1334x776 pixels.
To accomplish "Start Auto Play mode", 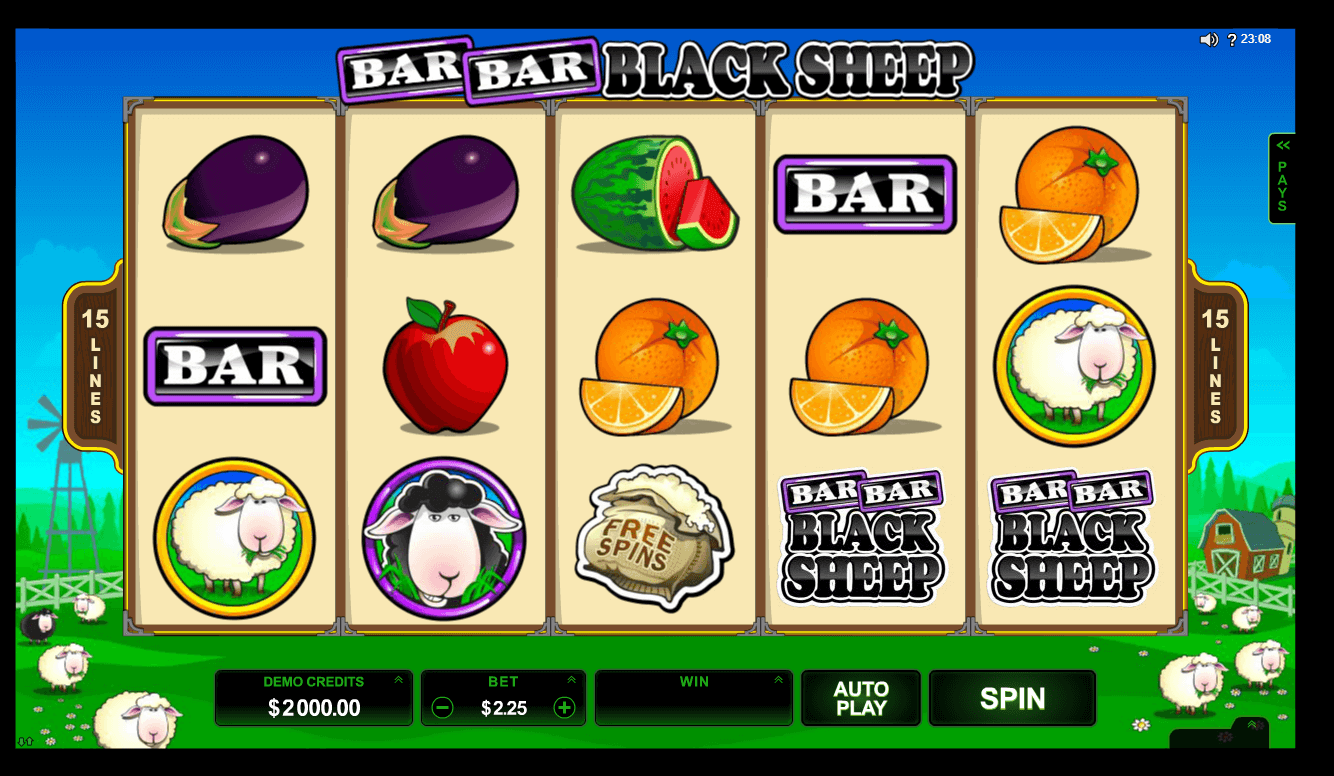I will (x=860, y=698).
